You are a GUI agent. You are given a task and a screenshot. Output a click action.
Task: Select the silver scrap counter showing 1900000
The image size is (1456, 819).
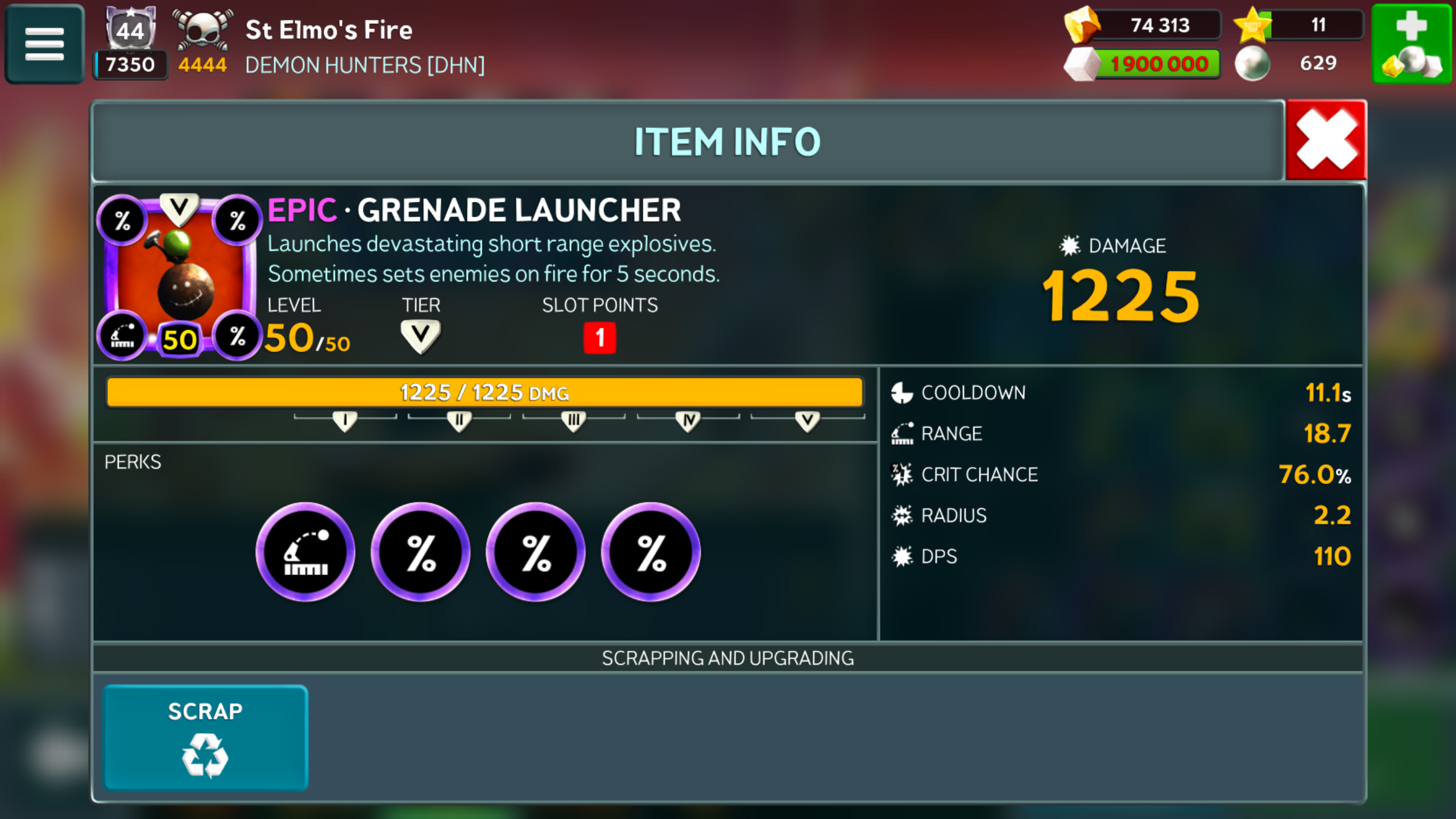tap(1143, 64)
